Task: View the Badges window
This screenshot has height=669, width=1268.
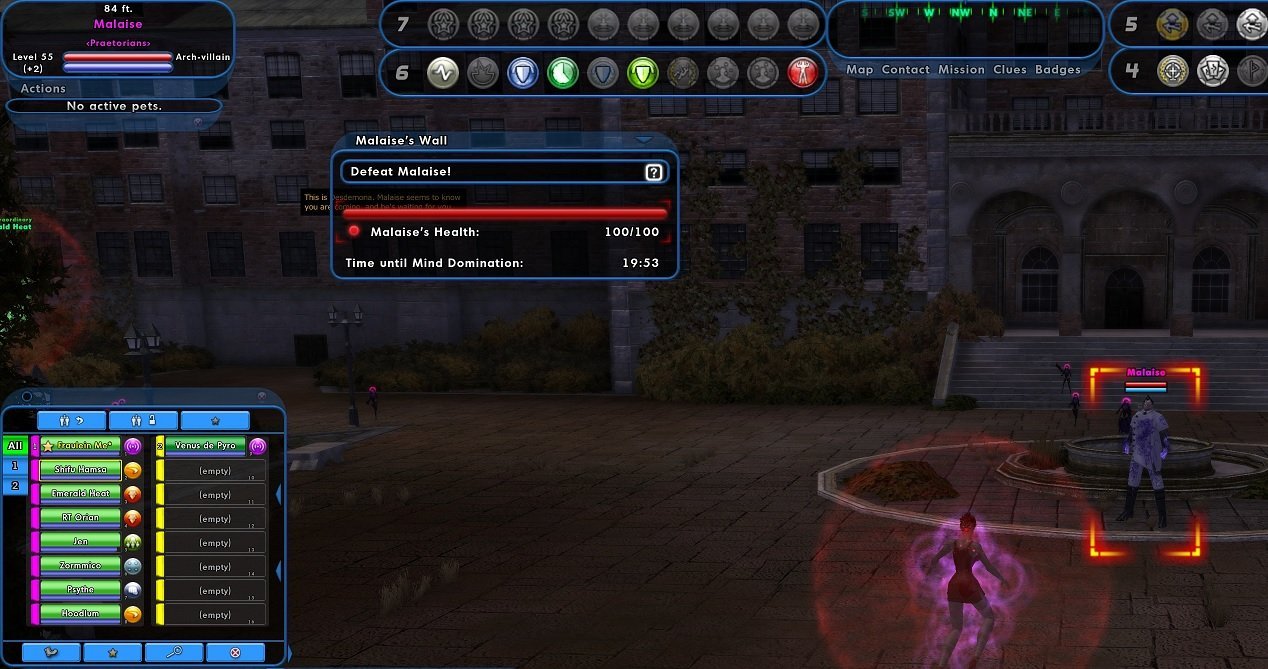Action: (x=1057, y=70)
